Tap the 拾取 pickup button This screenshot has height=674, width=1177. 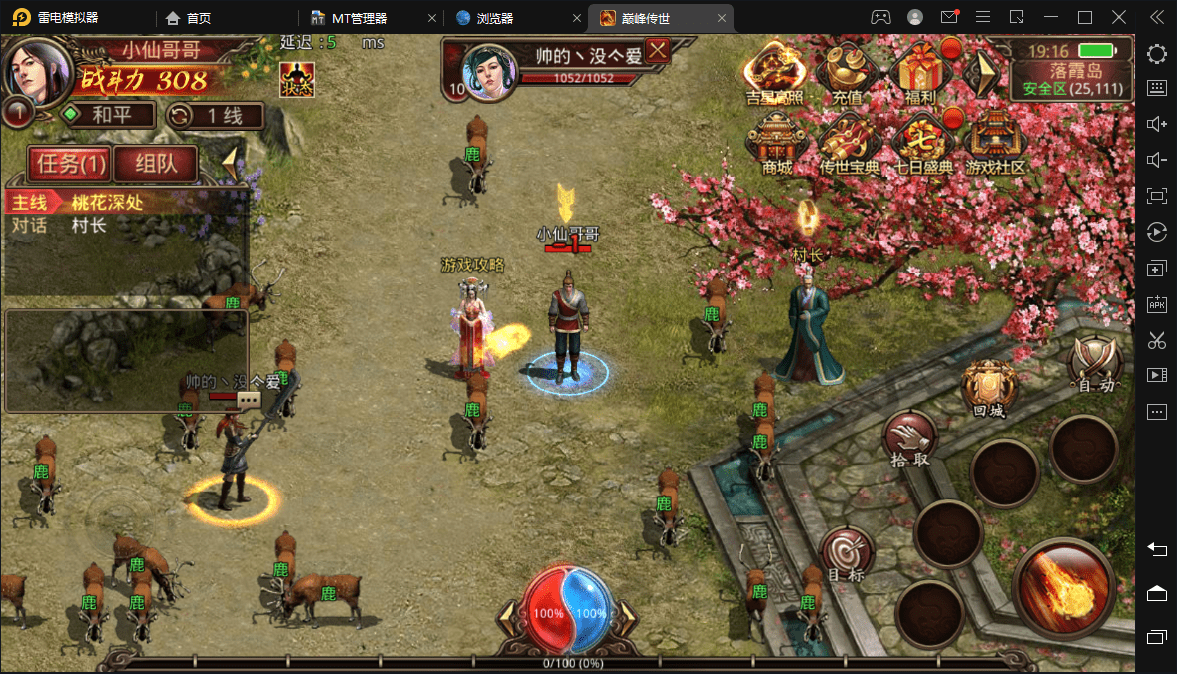click(909, 439)
